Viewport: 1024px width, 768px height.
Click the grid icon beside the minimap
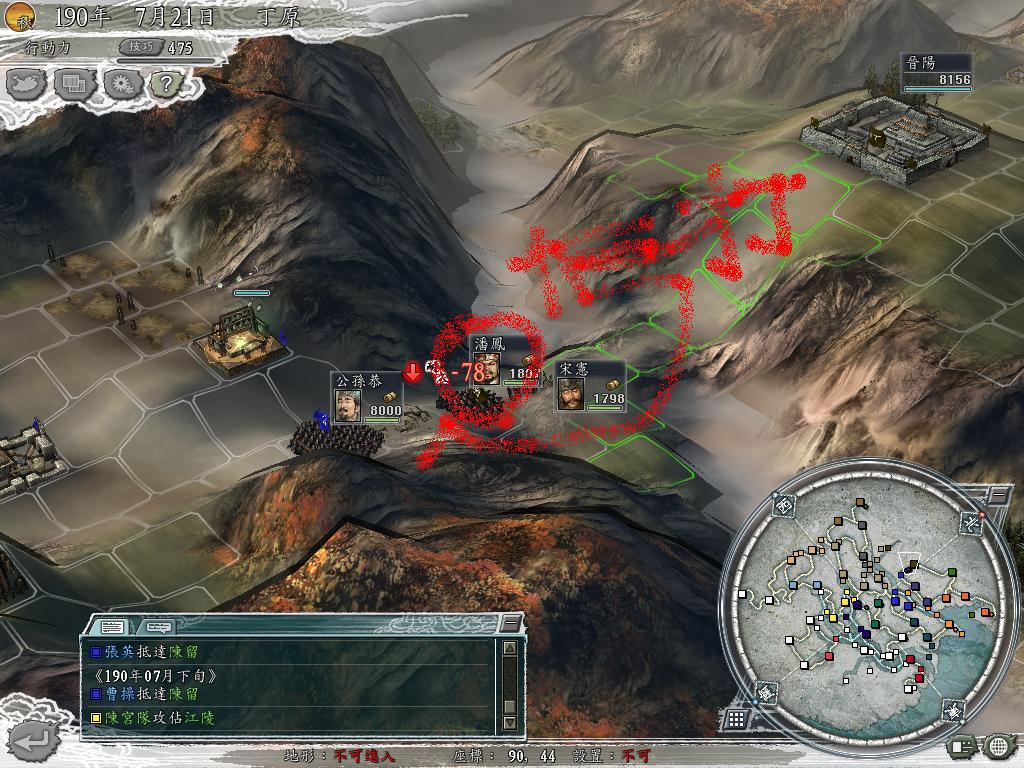(x=736, y=718)
